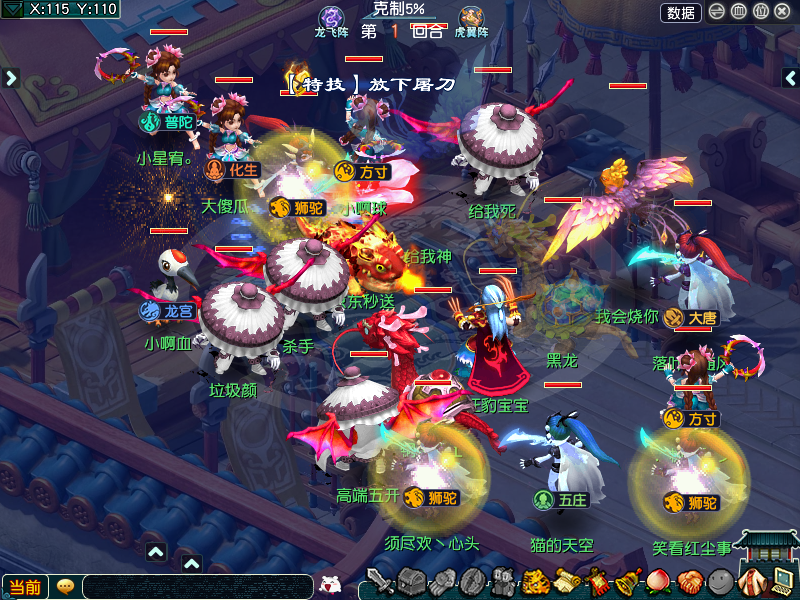Screen dimensions: 800x600
Task: Open the scroll quest icon
Action: point(567,581)
